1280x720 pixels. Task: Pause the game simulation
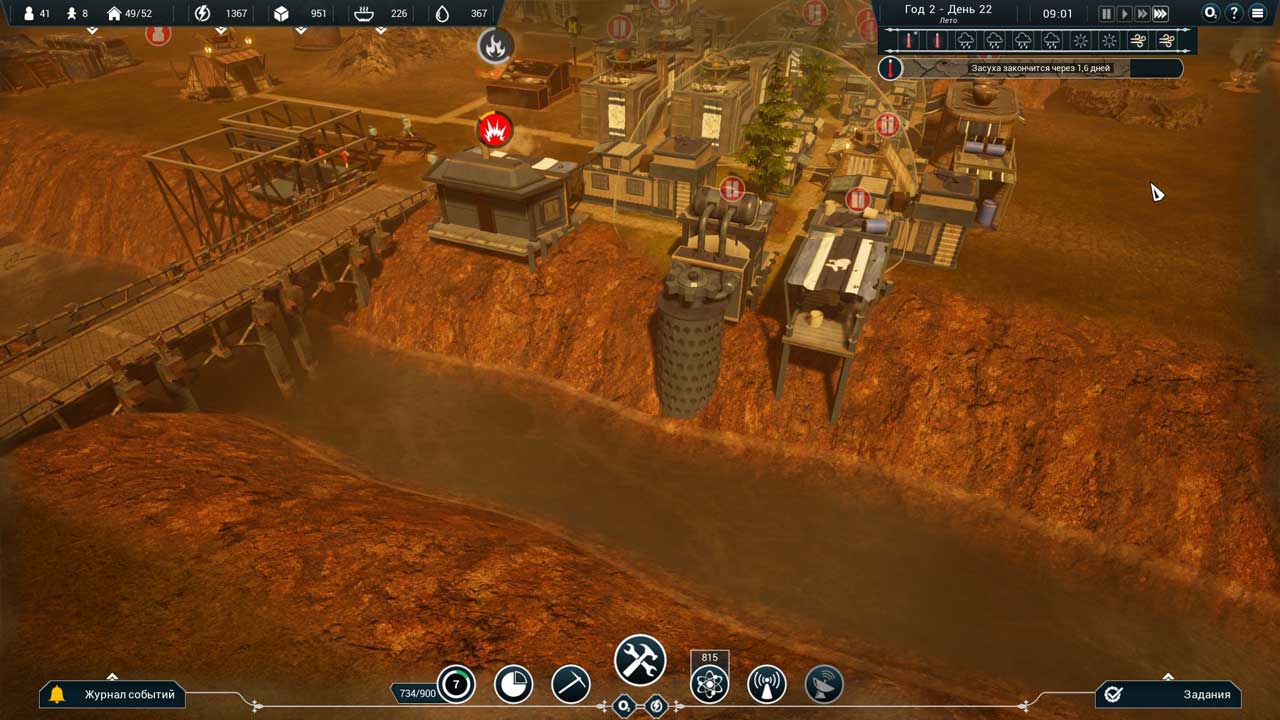(1106, 14)
